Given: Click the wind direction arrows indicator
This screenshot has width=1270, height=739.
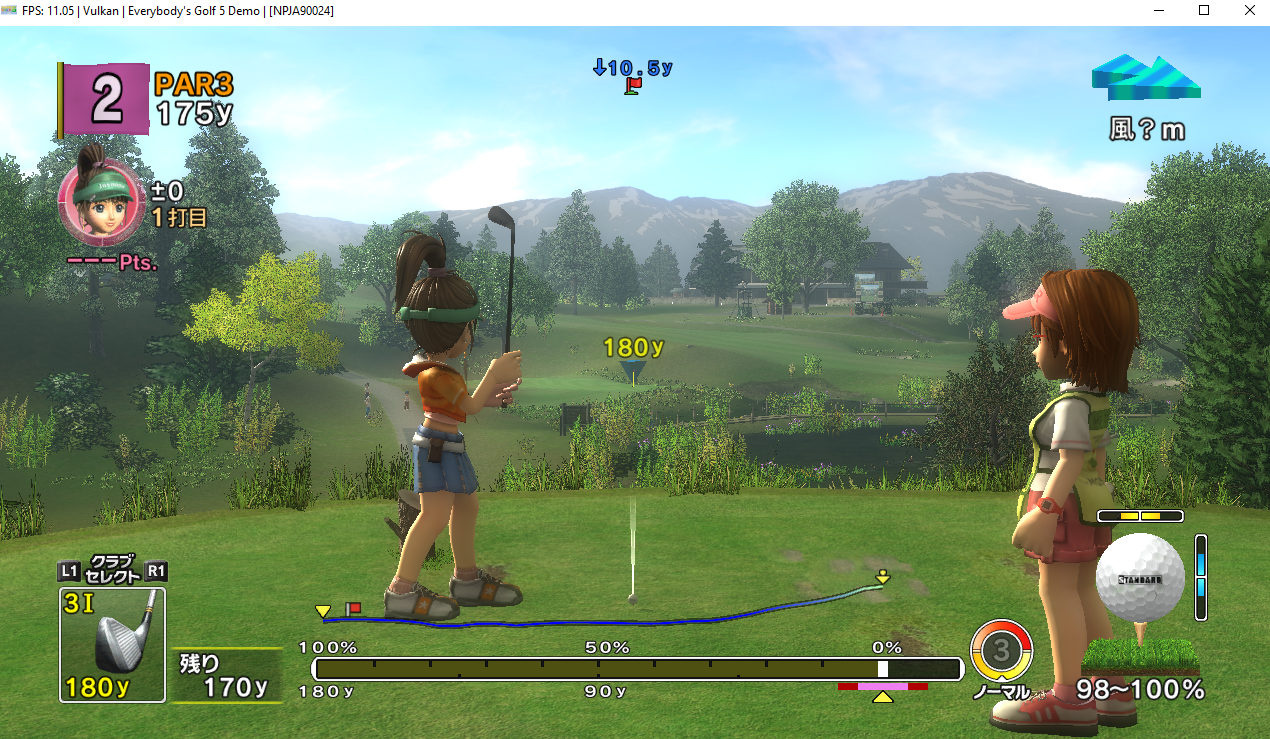Looking at the screenshot, I should 1145,79.
